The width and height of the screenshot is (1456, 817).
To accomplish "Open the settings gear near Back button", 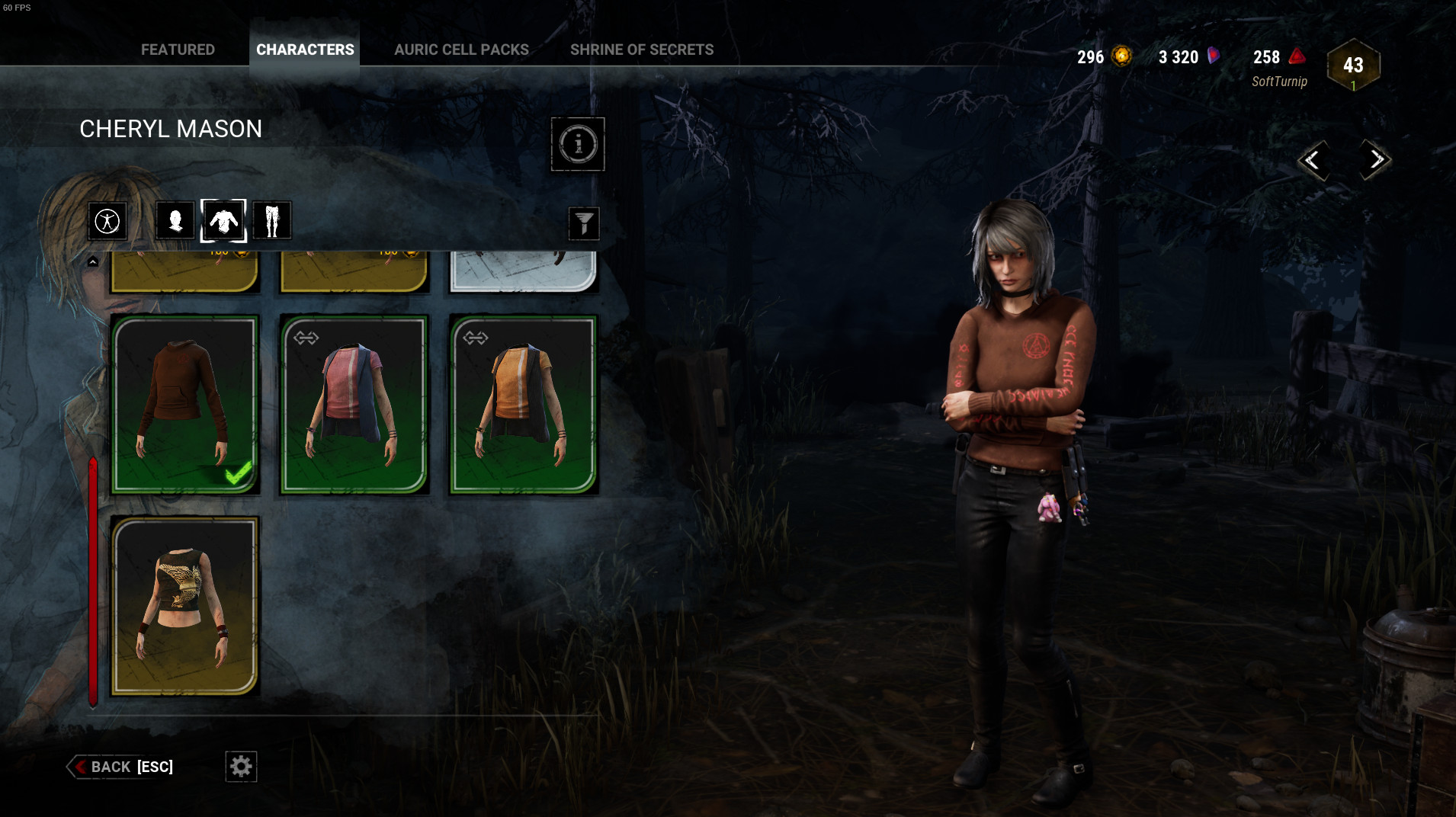I will (241, 767).
